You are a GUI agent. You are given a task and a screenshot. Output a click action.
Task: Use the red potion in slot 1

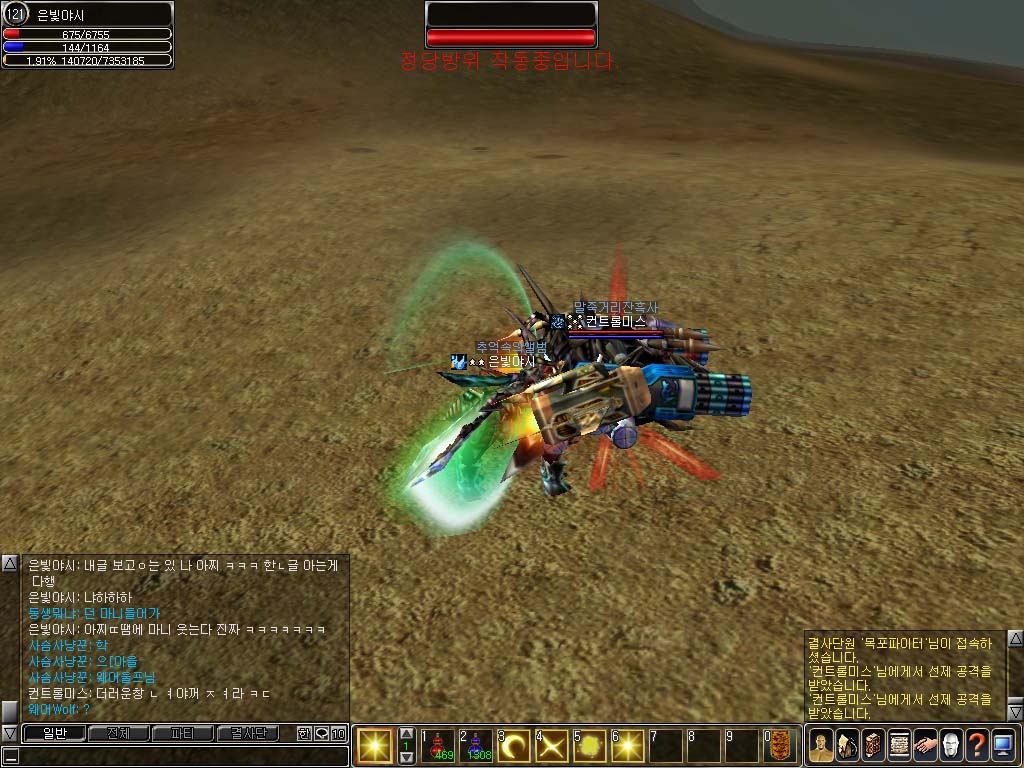point(438,745)
